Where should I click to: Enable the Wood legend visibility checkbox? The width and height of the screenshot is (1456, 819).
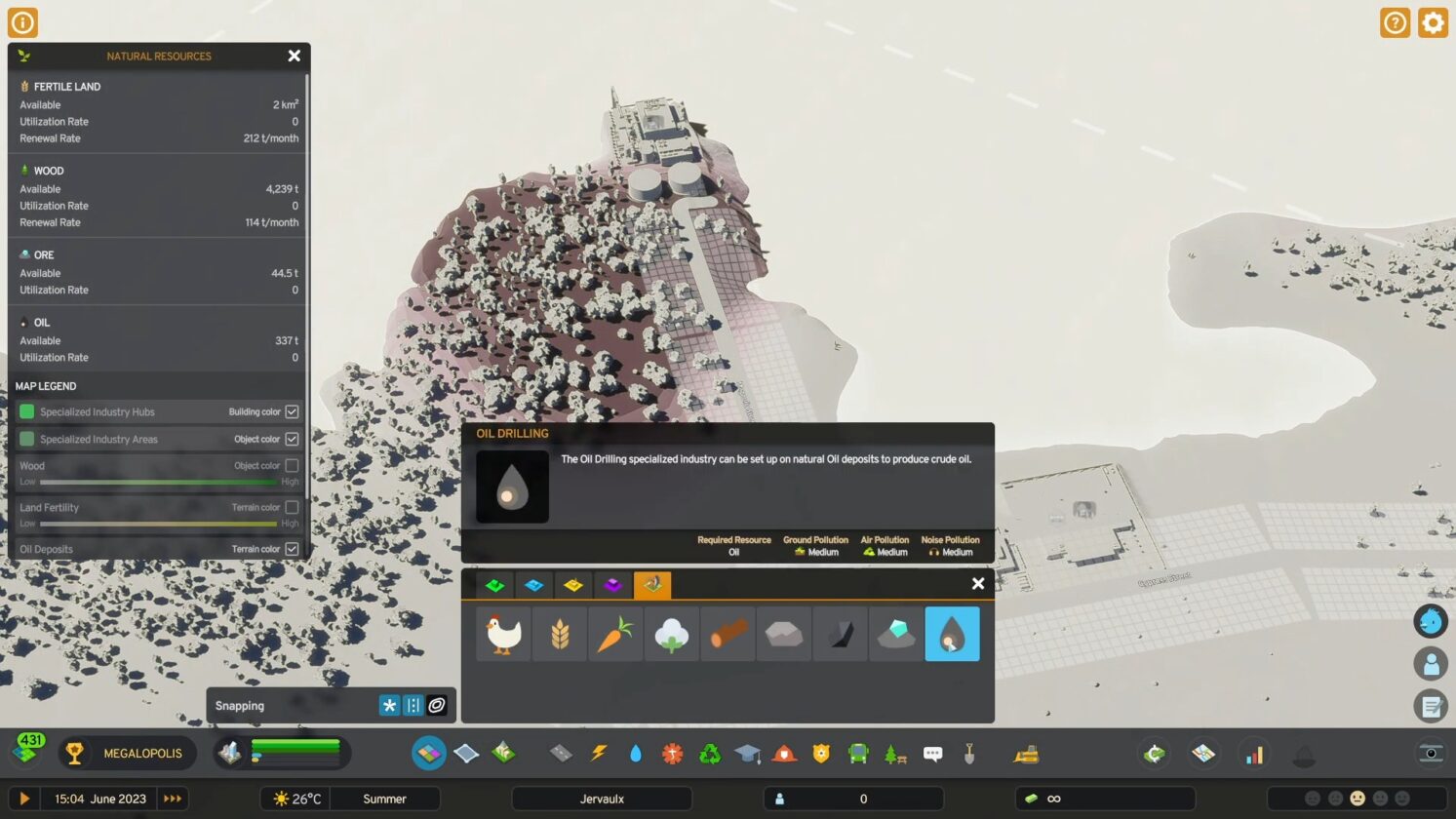coord(292,465)
